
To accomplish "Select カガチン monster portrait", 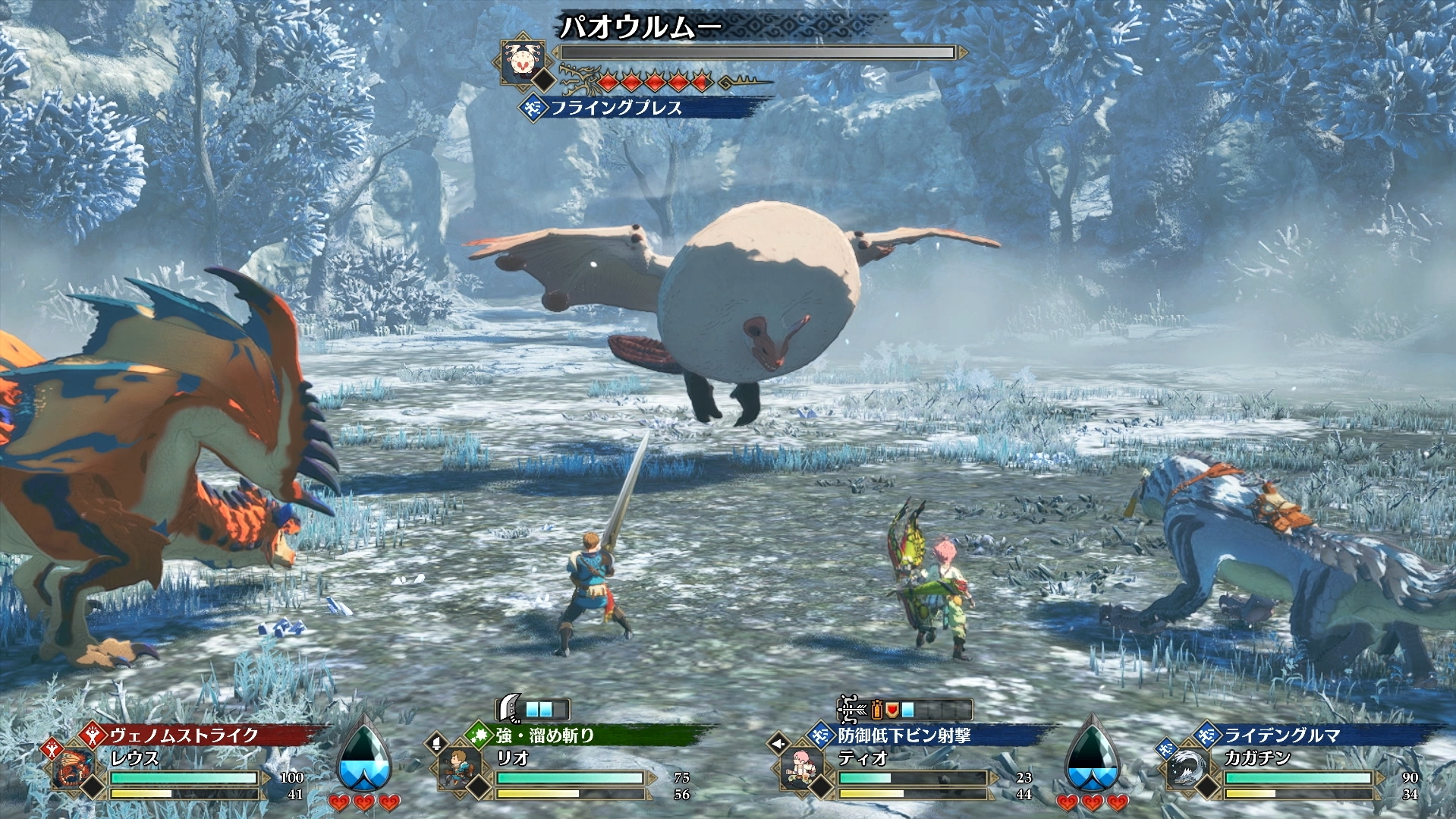I will (1187, 768).
